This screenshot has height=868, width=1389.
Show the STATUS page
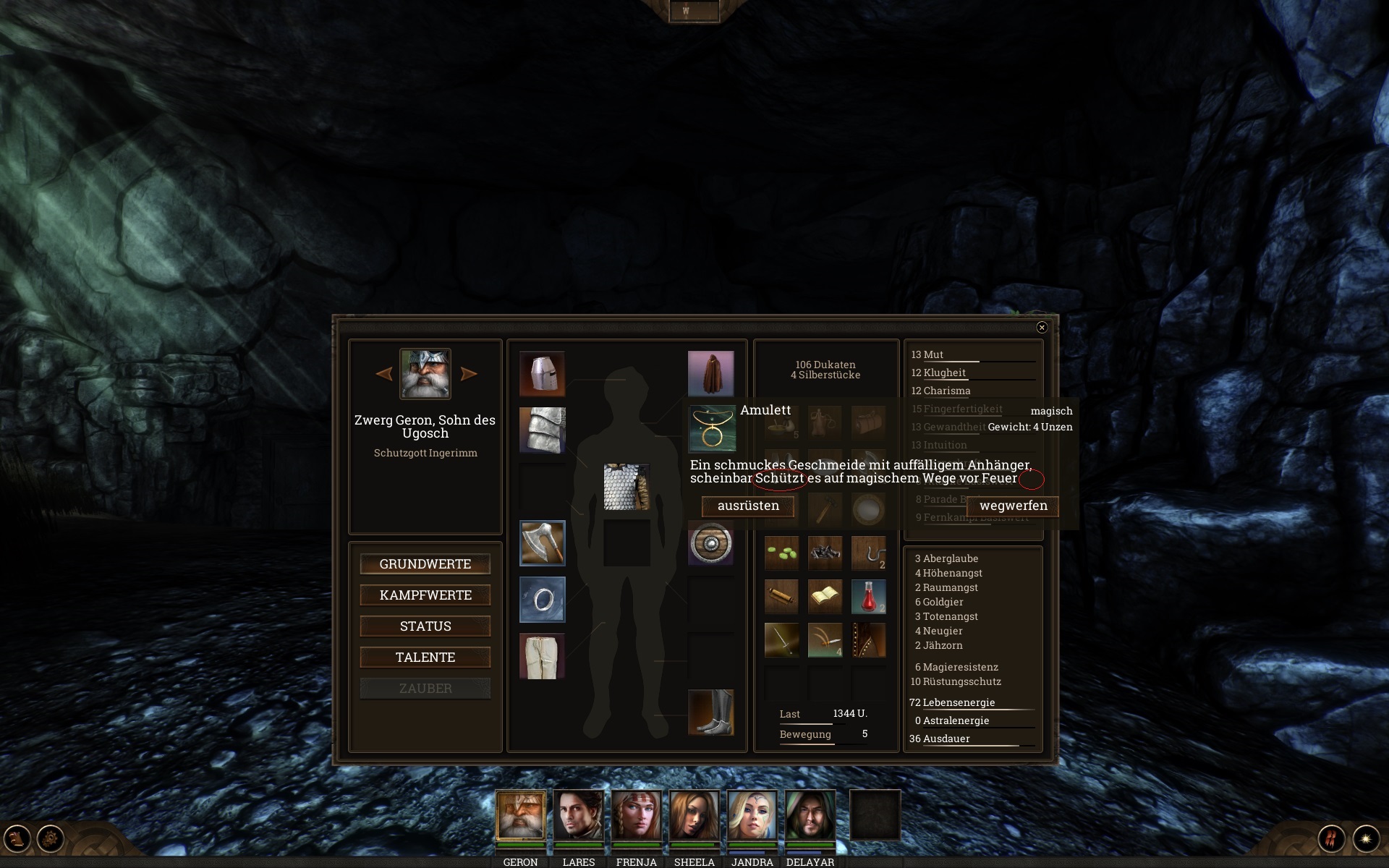coord(425,626)
